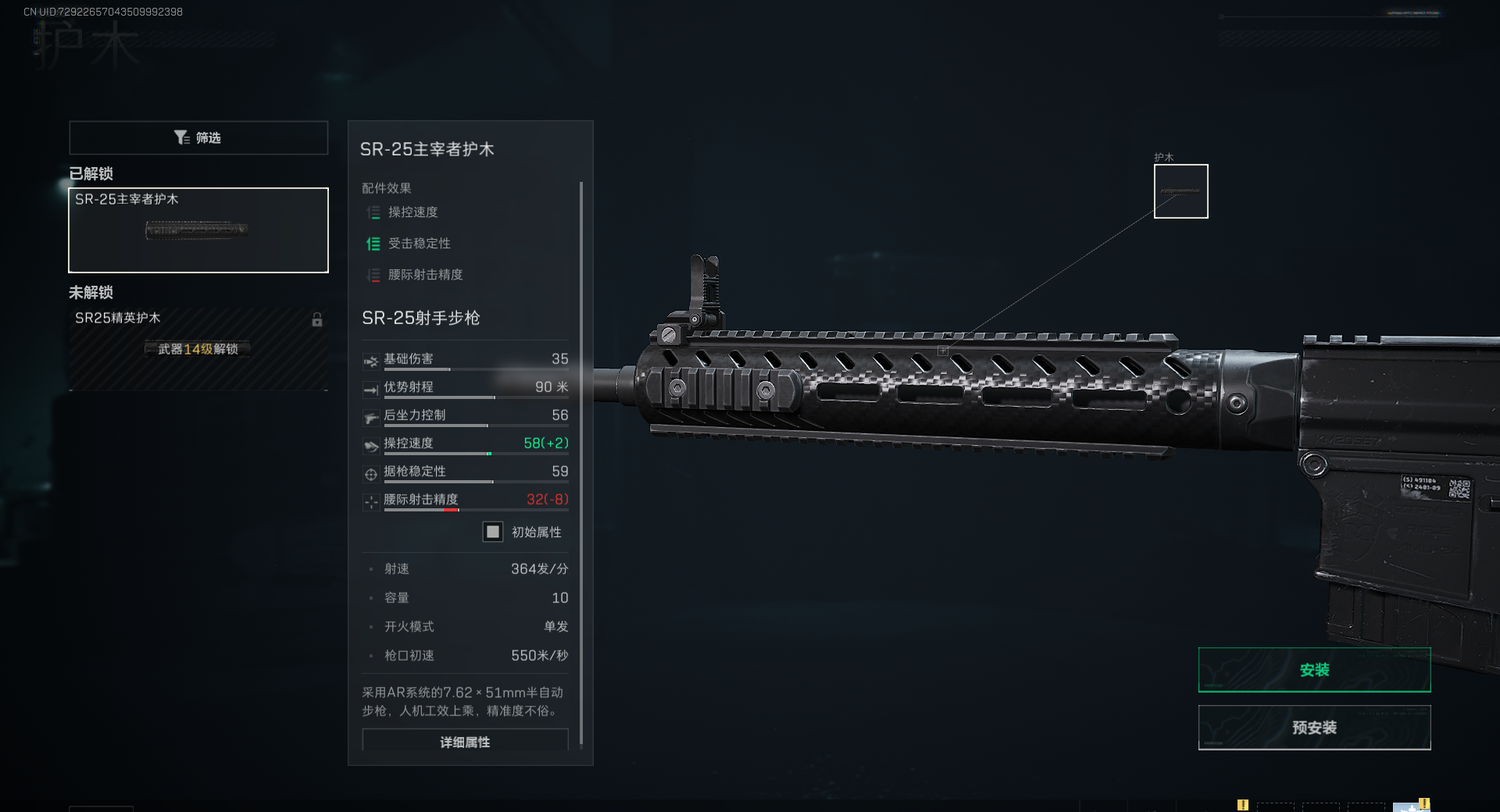Select the 据枪稳定性 crosshair stability icon
Screen dimensions: 1500x812
click(371, 473)
